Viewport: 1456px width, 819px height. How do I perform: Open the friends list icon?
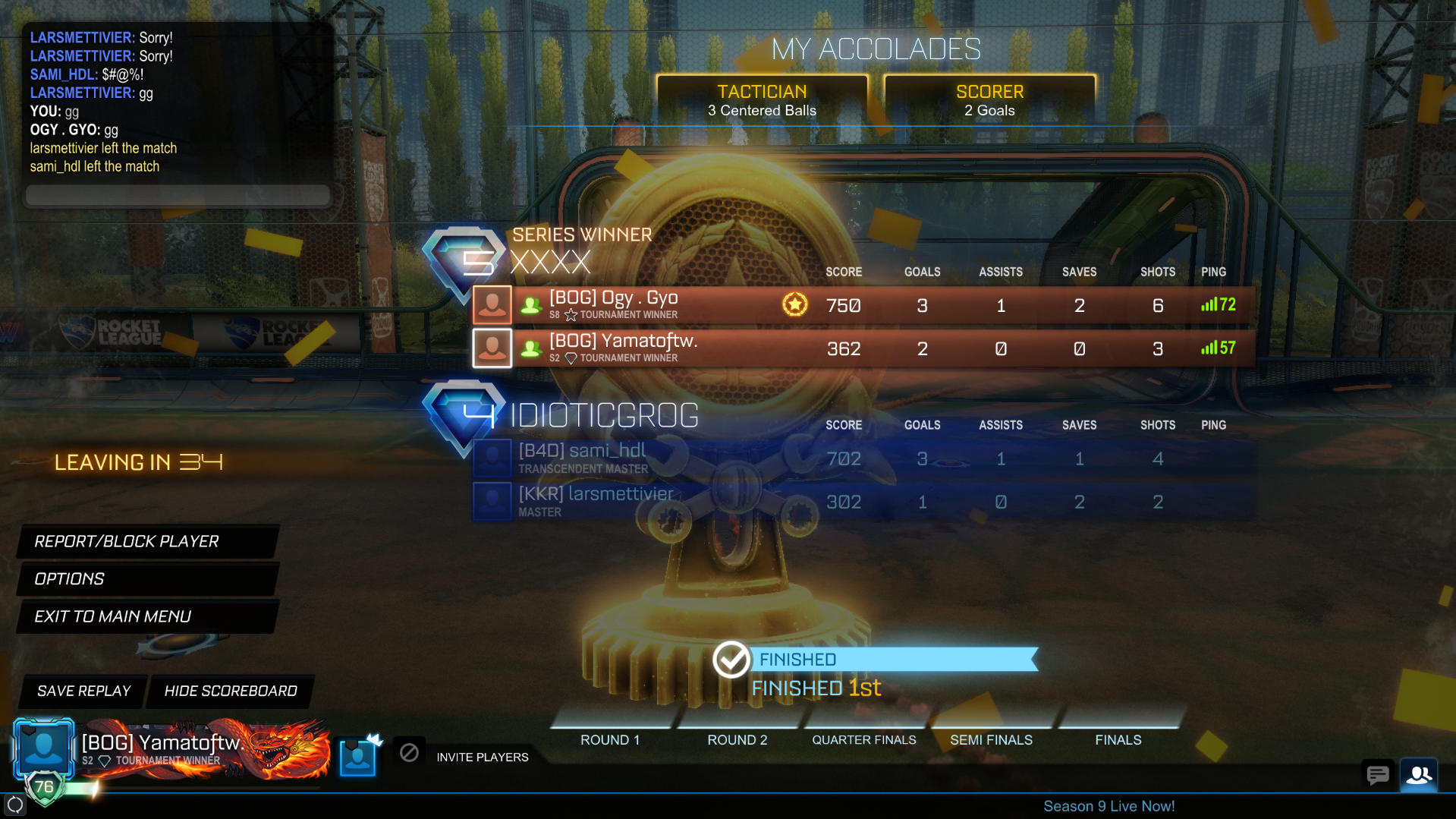pos(1419,775)
